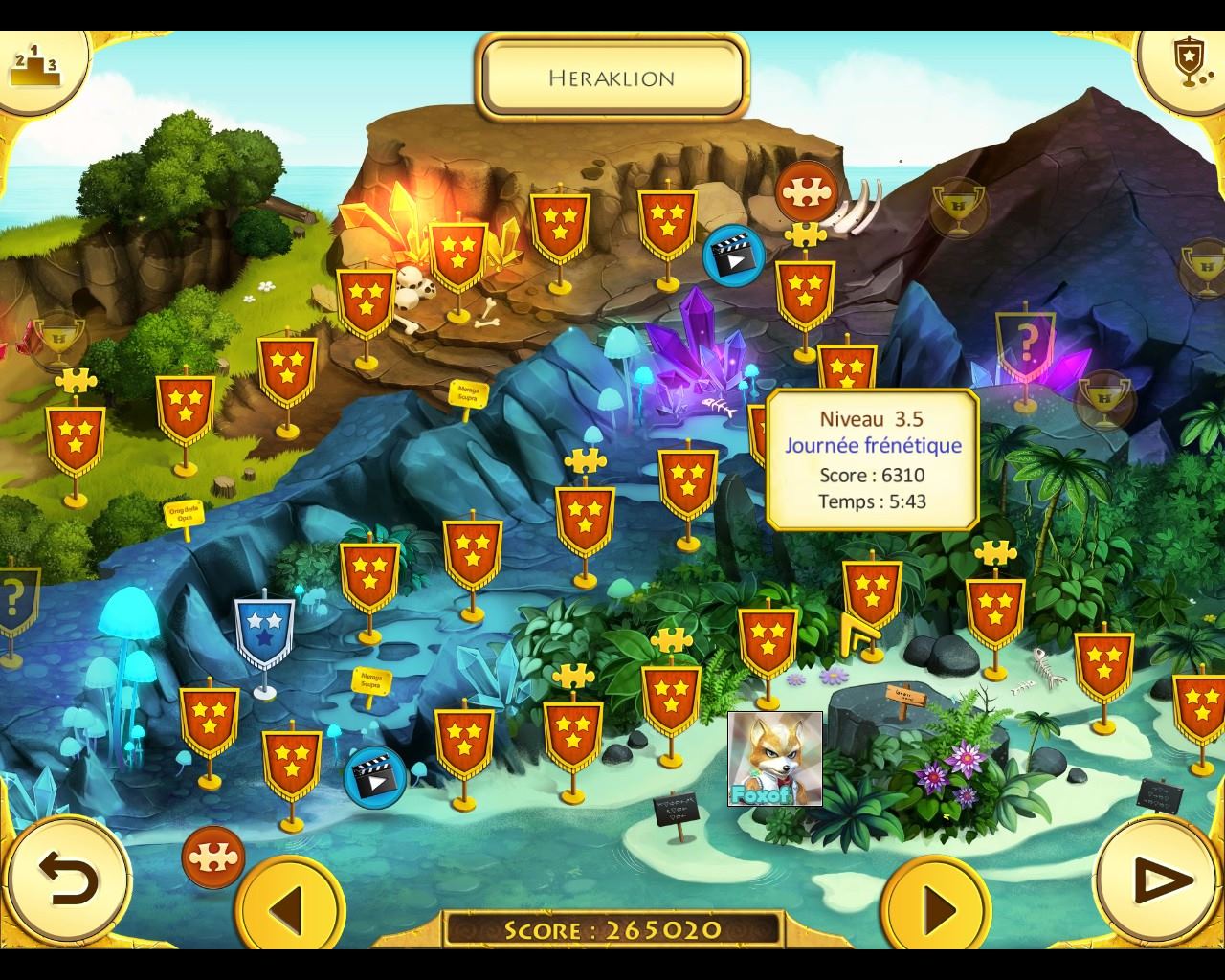Click the Foxof player avatar
This screenshot has height=980, width=1225.
coord(774,759)
